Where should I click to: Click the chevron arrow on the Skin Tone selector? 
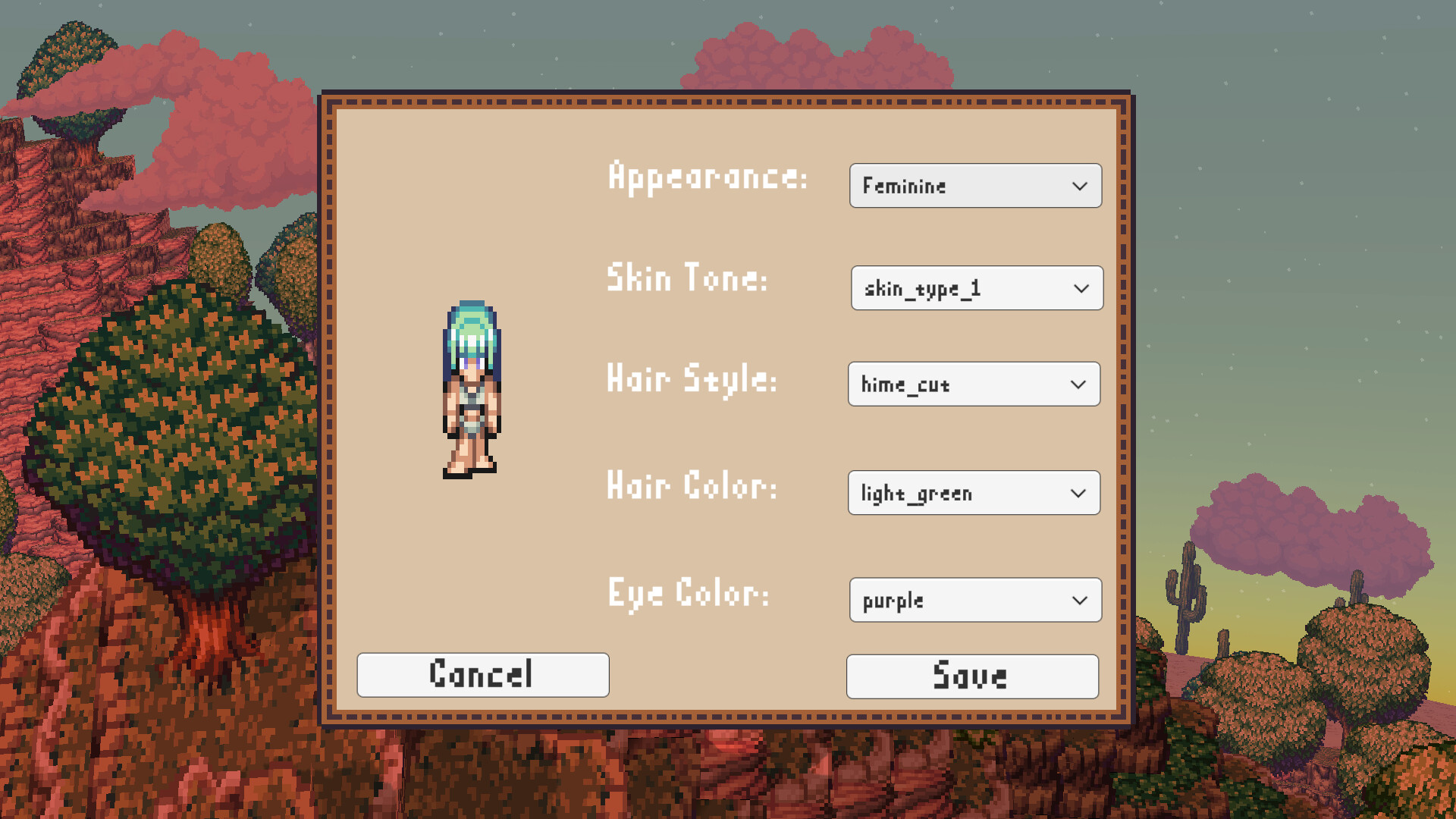[1081, 288]
